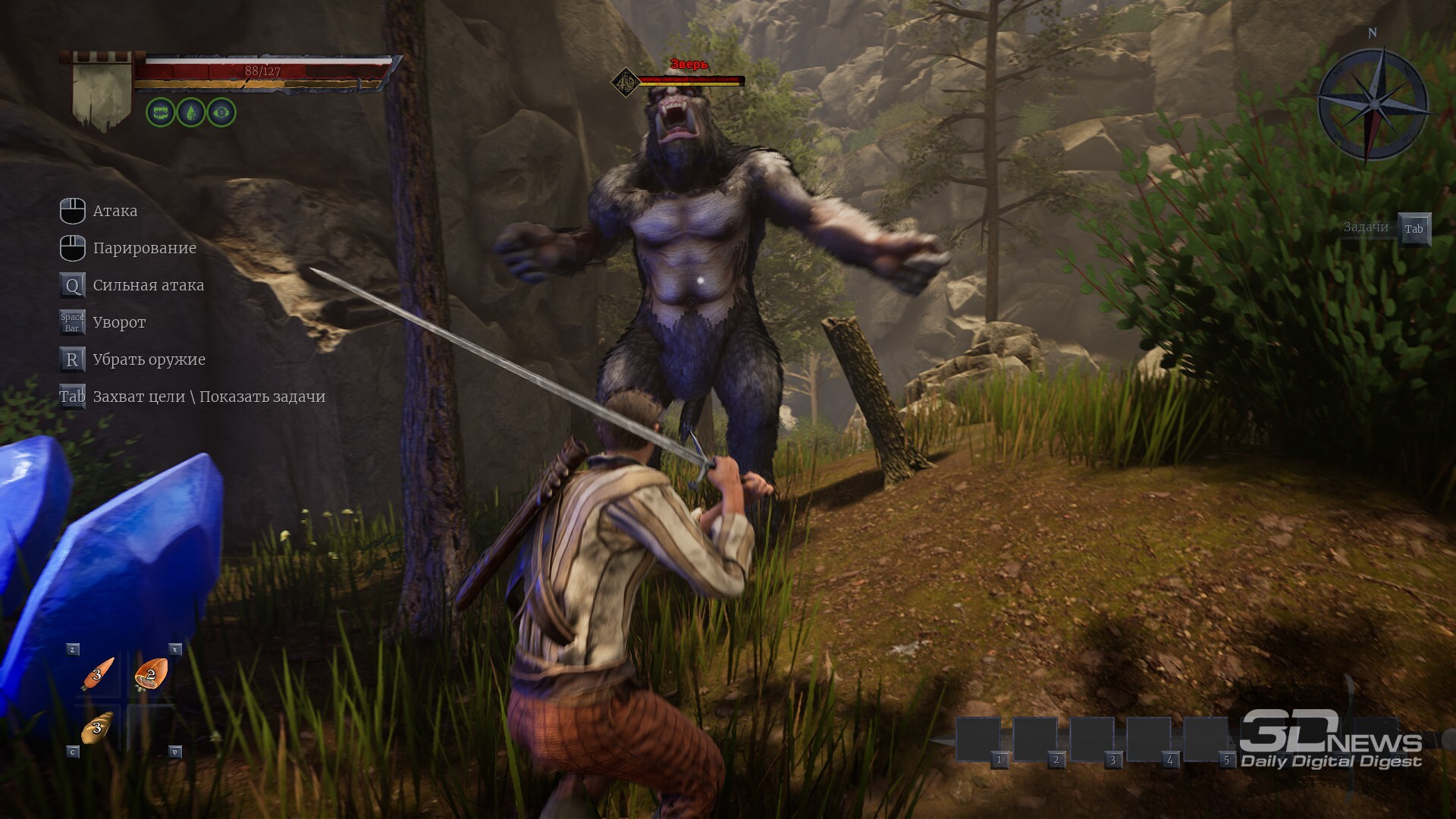Click the compass rose
The height and width of the screenshot is (819, 1456).
[1373, 104]
